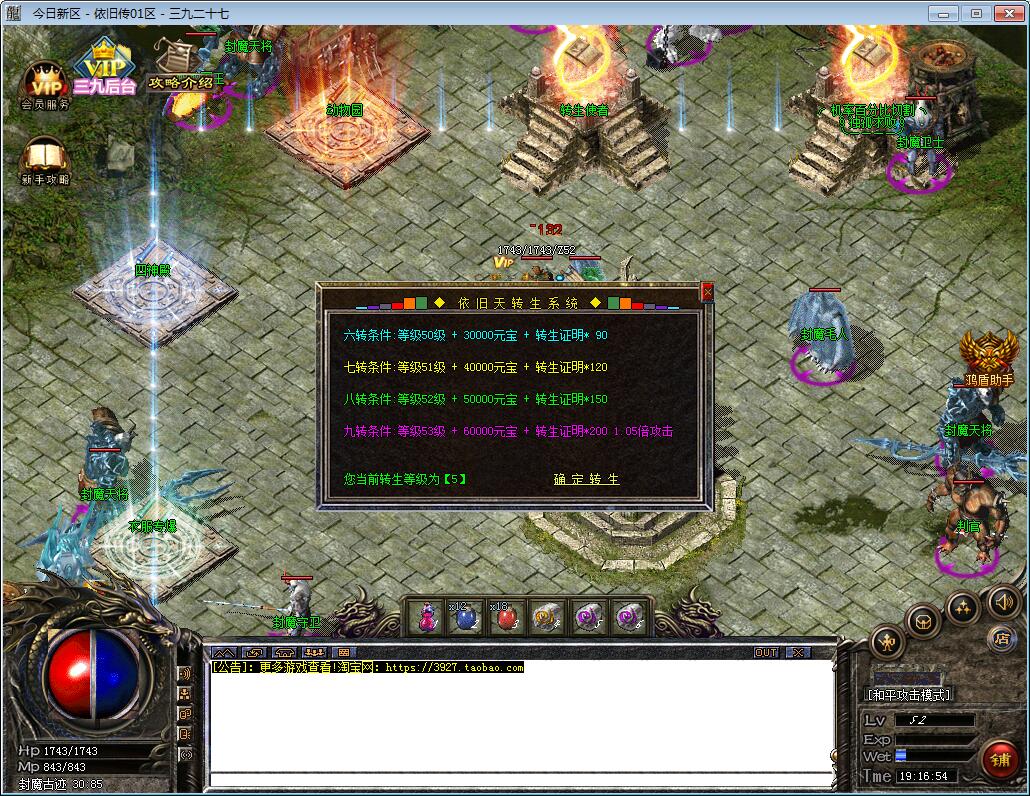
Task: Click the chat input line
Action: [x=520, y=778]
